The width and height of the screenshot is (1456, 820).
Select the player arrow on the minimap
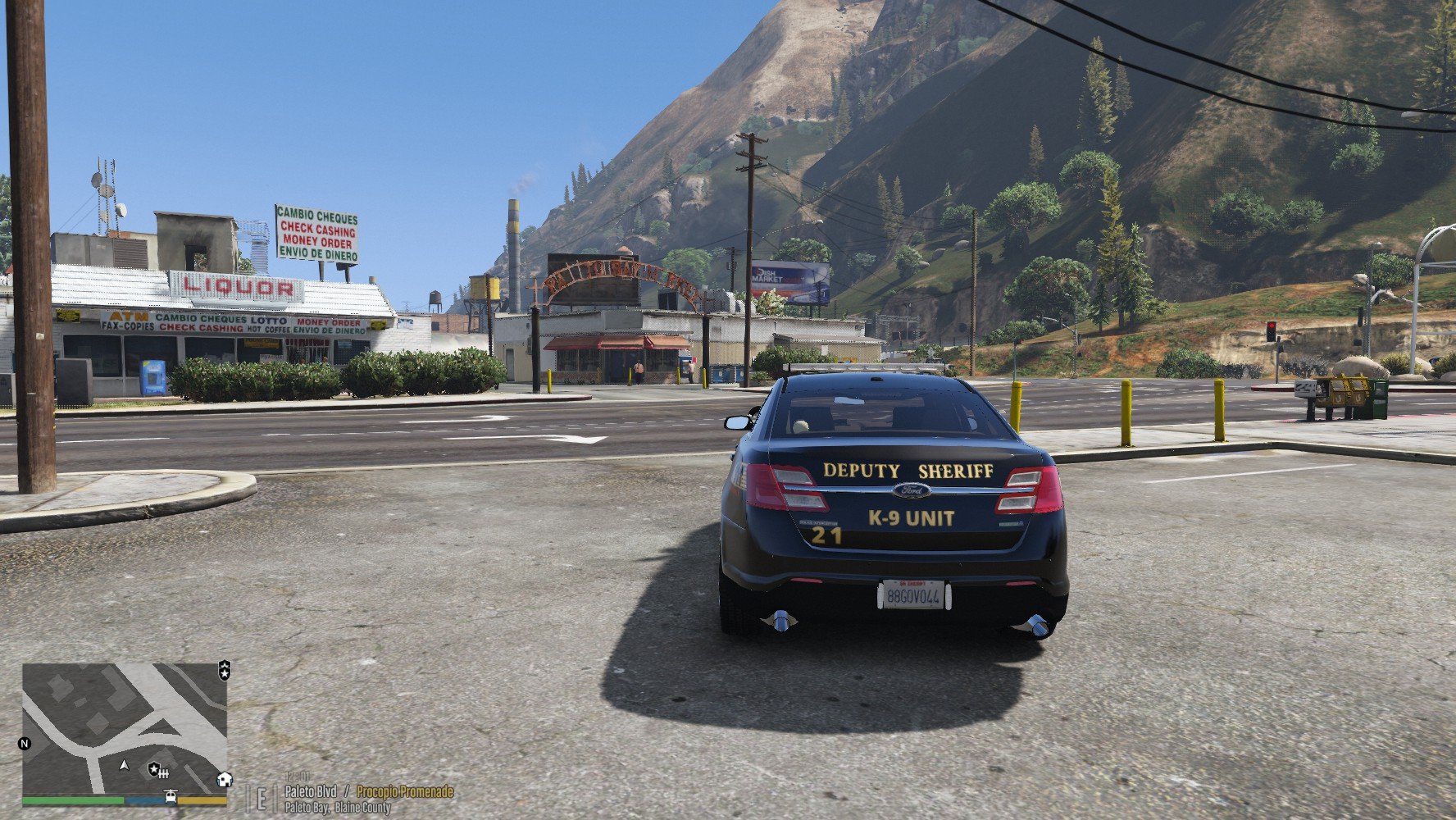125,764
